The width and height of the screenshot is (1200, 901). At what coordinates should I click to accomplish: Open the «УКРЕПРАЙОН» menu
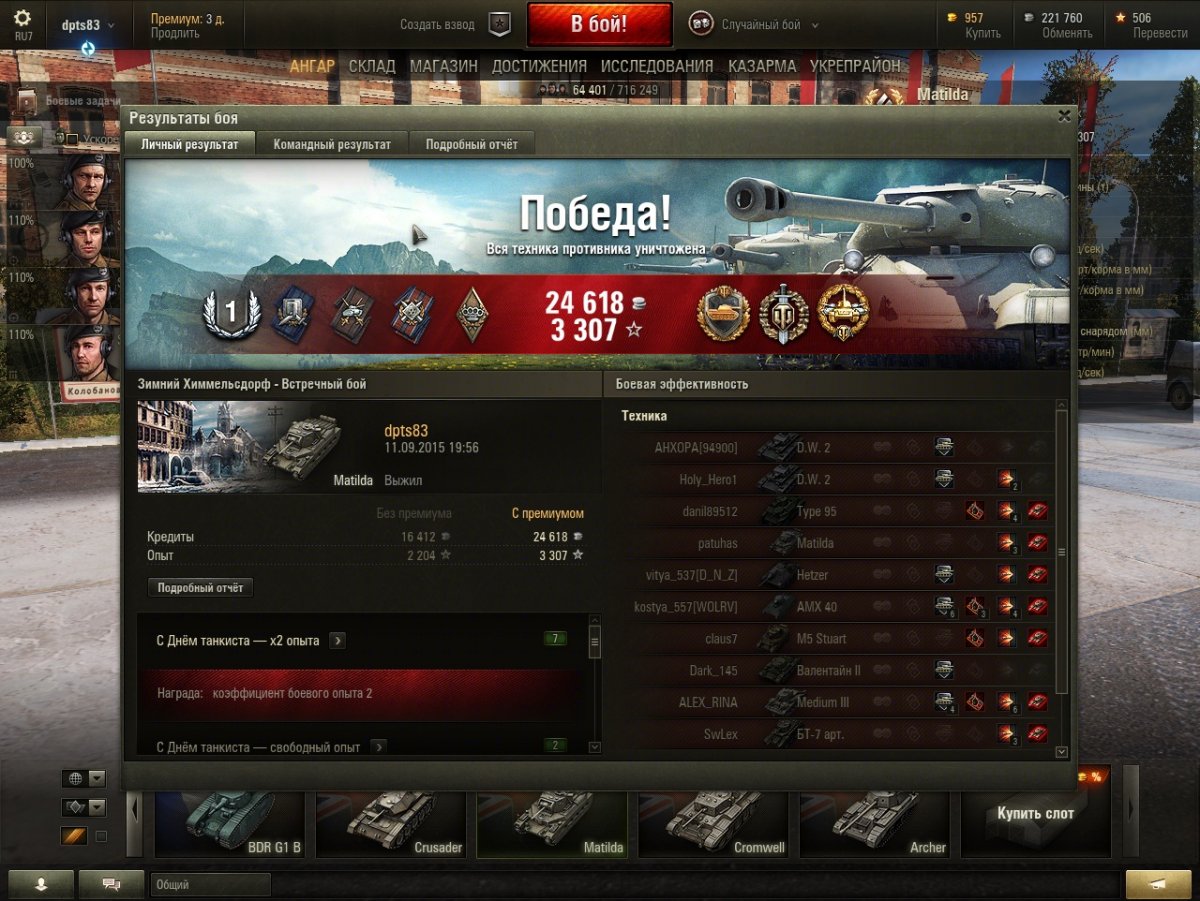tap(855, 66)
